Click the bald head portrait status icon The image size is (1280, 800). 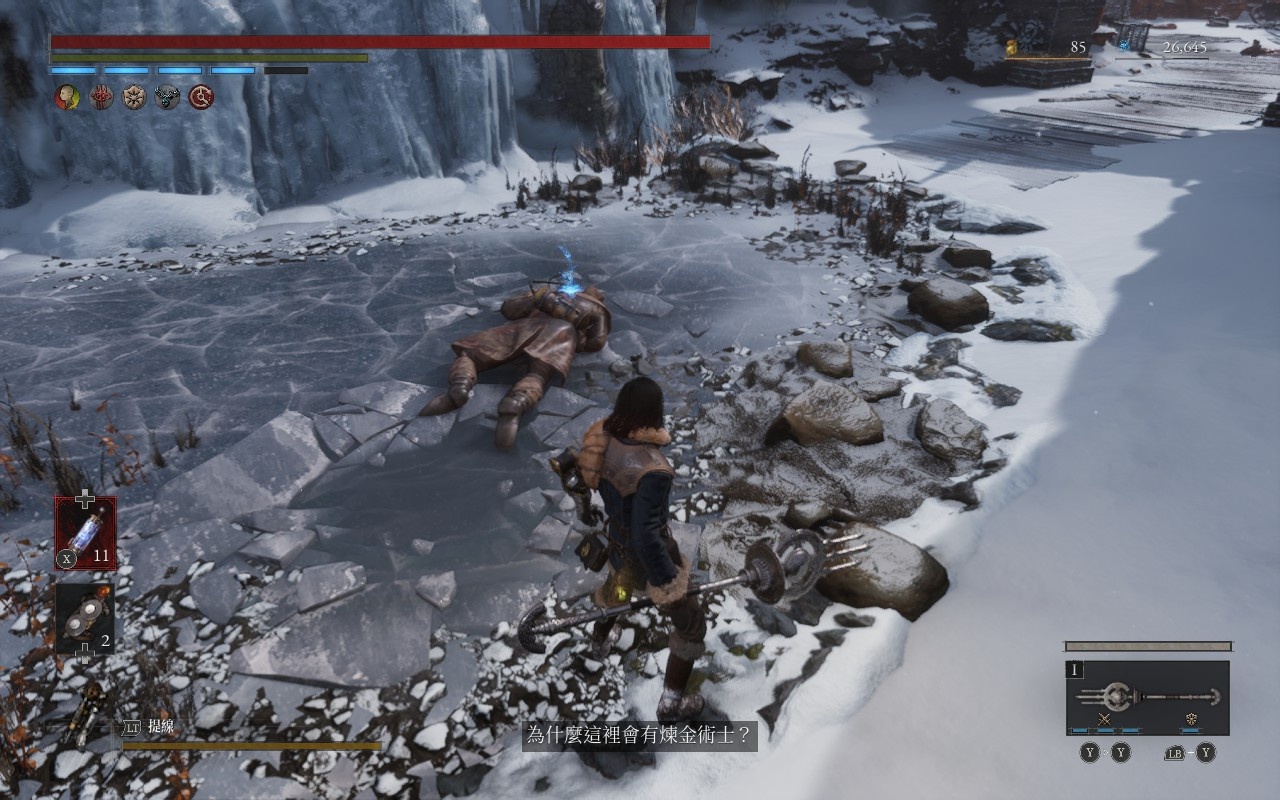coord(67,97)
